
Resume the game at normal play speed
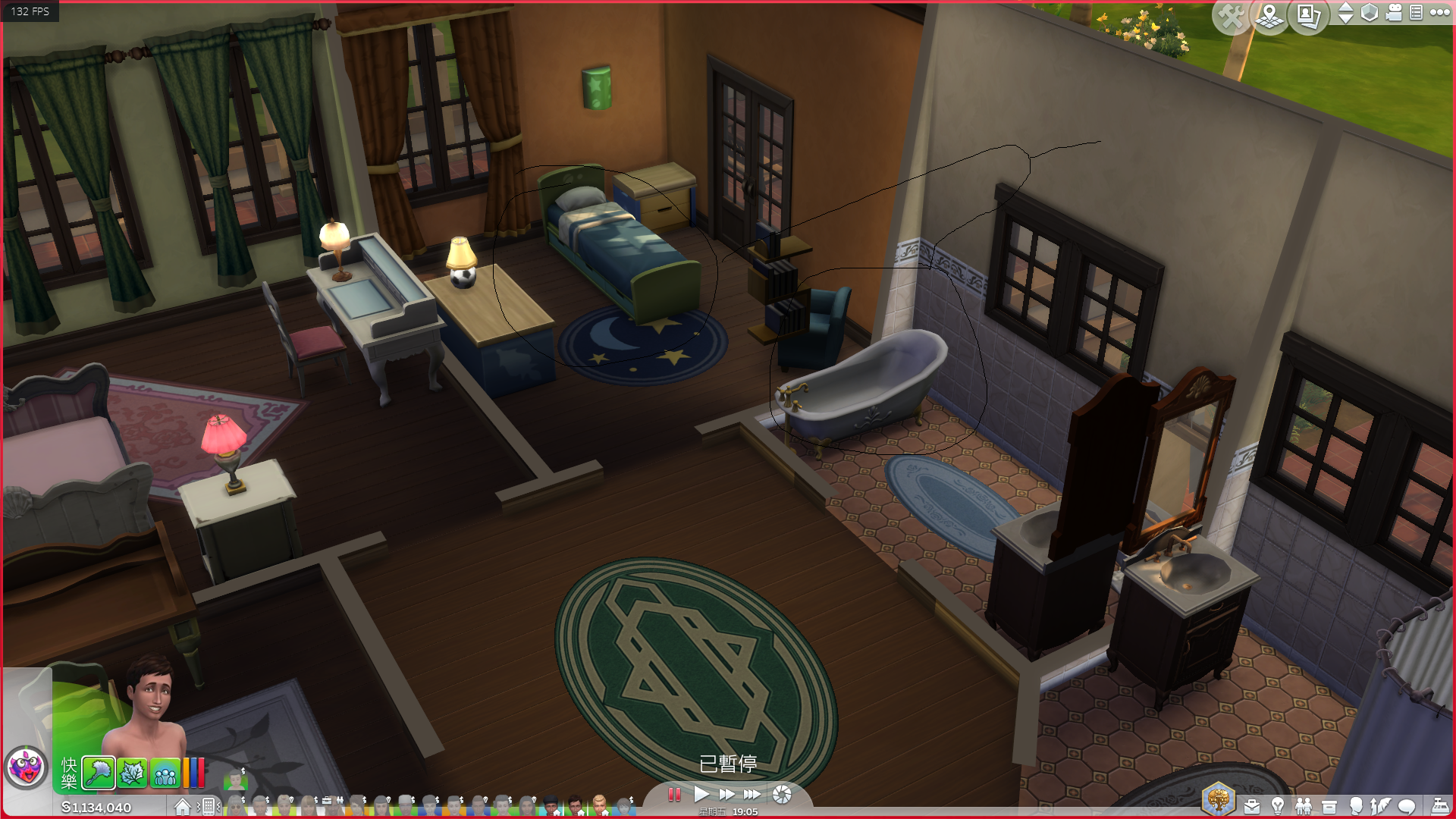701,795
